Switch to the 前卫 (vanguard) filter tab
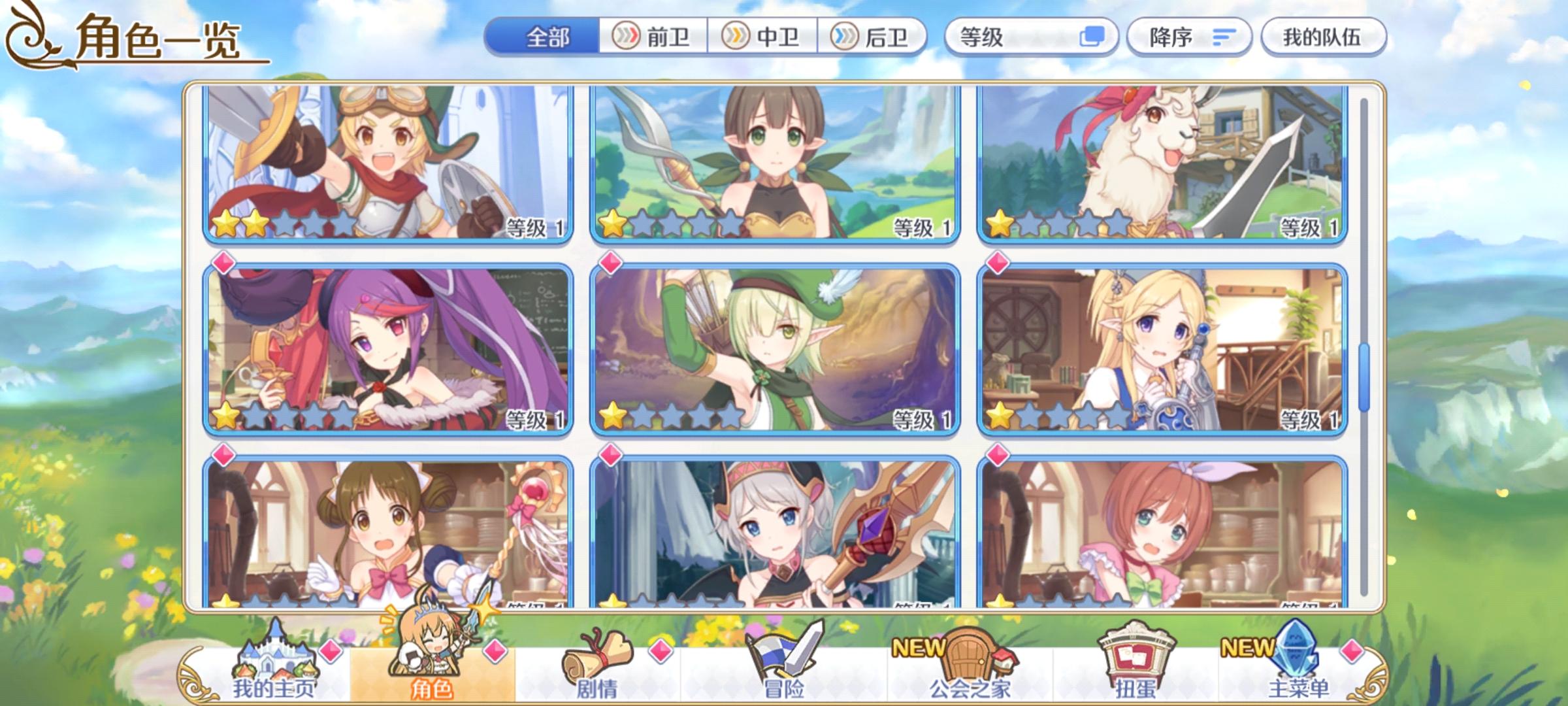 [651, 37]
